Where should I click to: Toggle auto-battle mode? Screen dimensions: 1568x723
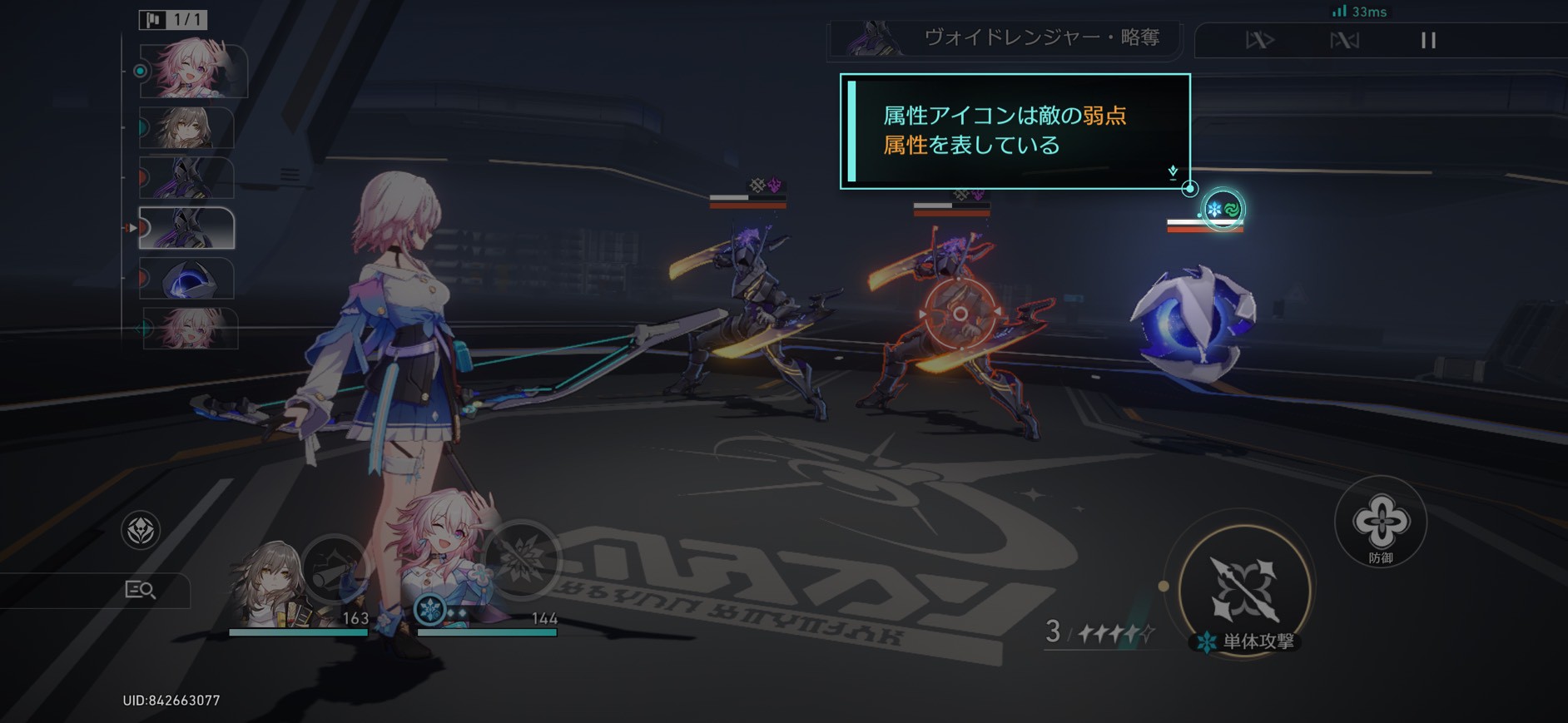[1344, 40]
